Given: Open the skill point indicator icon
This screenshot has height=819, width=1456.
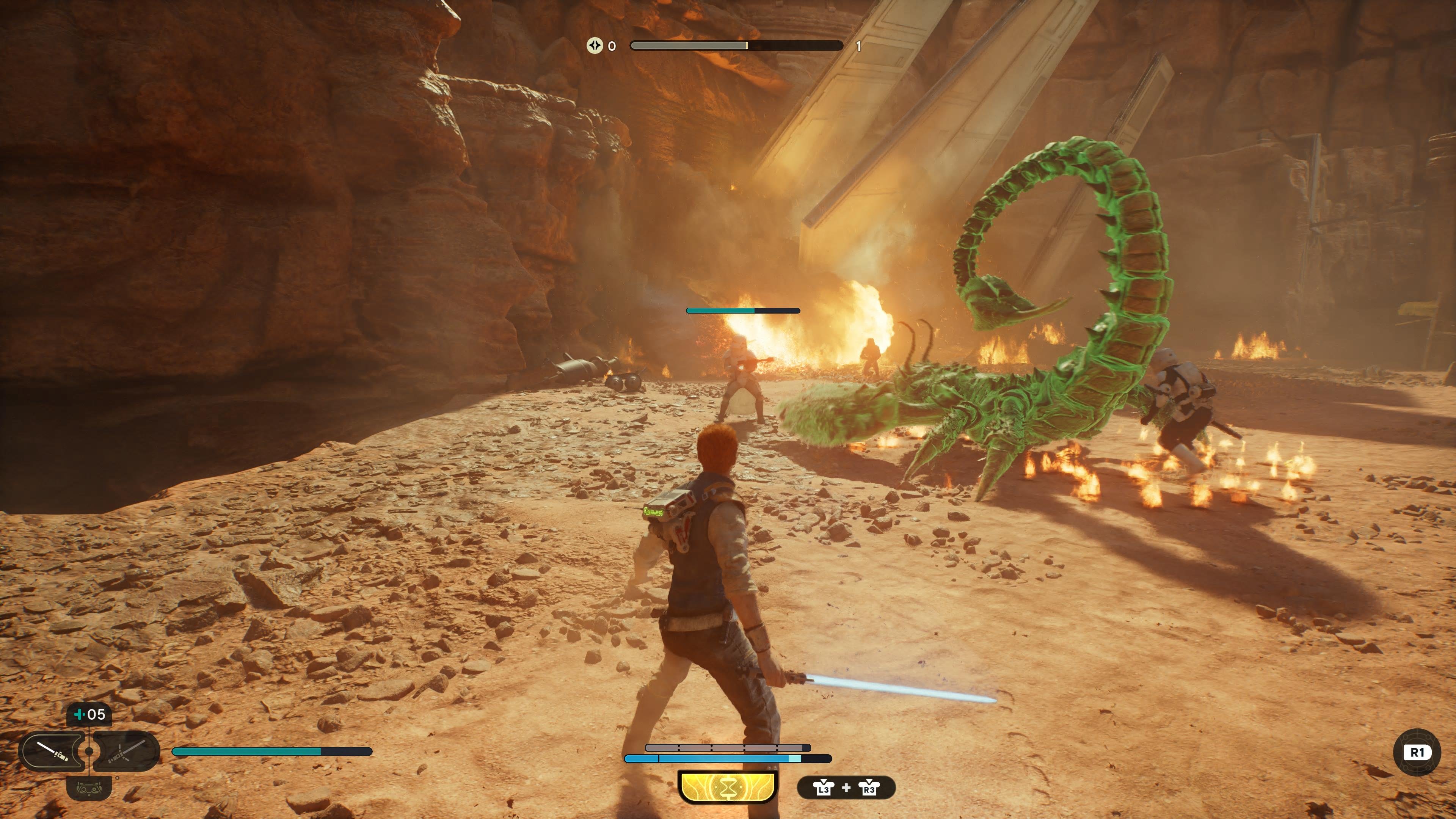Looking at the screenshot, I should click(594, 46).
